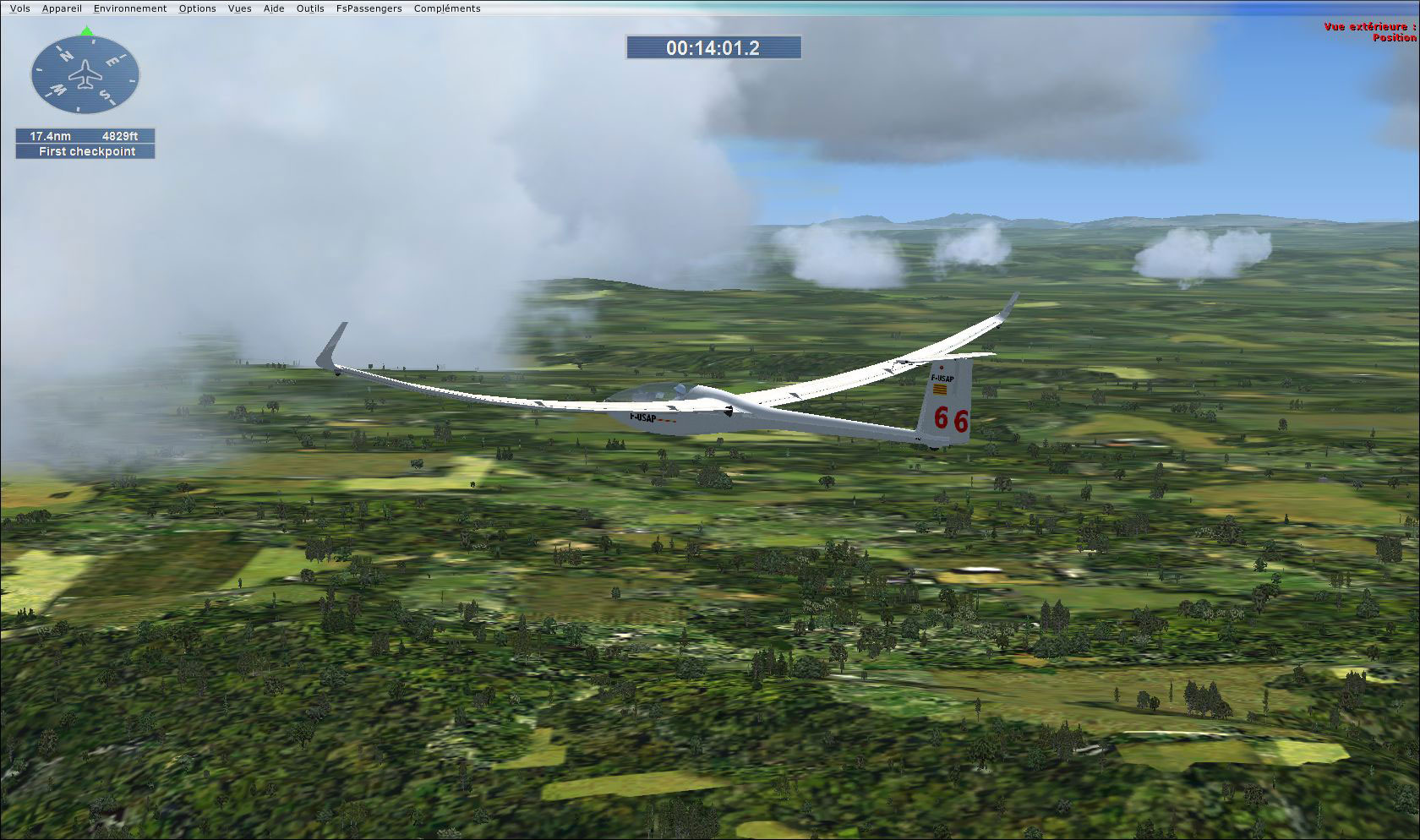Open the Appareil menu

click(x=62, y=8)
